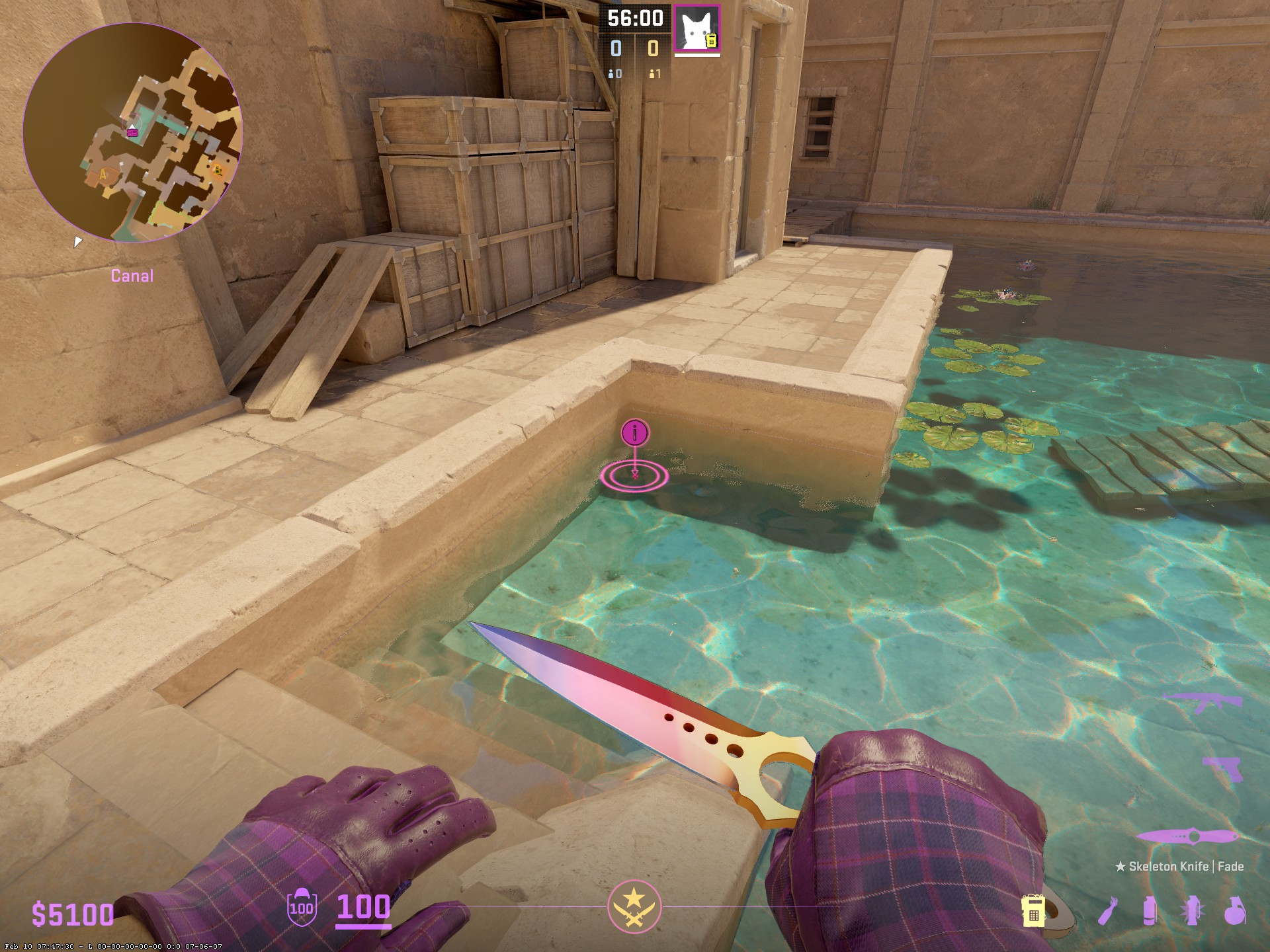
Task: Click the circular minimap radar
Action: tap(133, 133)
